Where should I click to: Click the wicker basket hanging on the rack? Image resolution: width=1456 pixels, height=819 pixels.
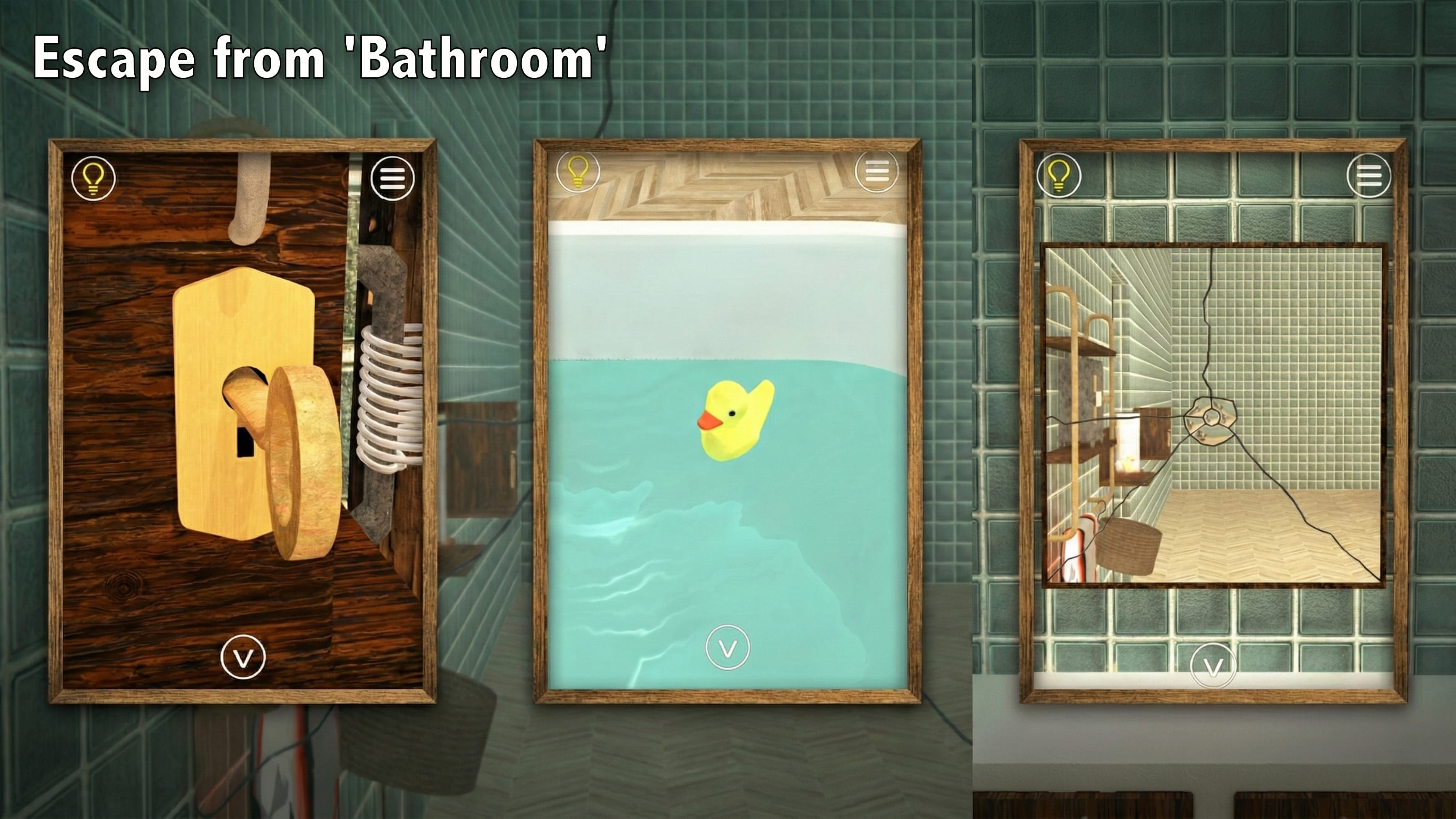point(1130,546)
